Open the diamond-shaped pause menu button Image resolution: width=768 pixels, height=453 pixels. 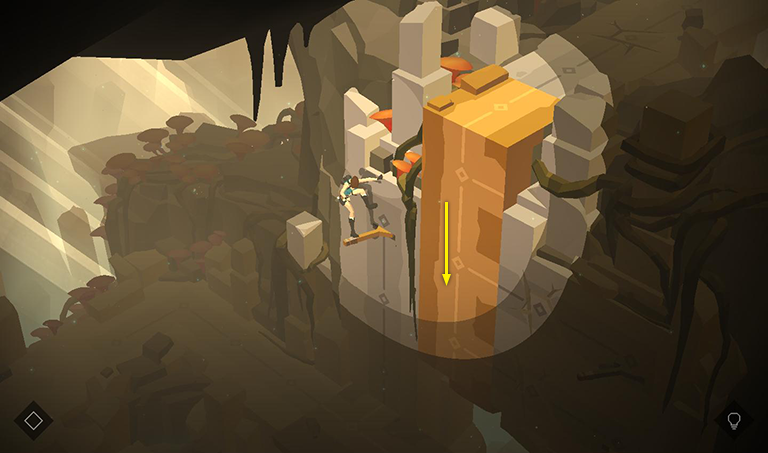[x=33, y=420]
